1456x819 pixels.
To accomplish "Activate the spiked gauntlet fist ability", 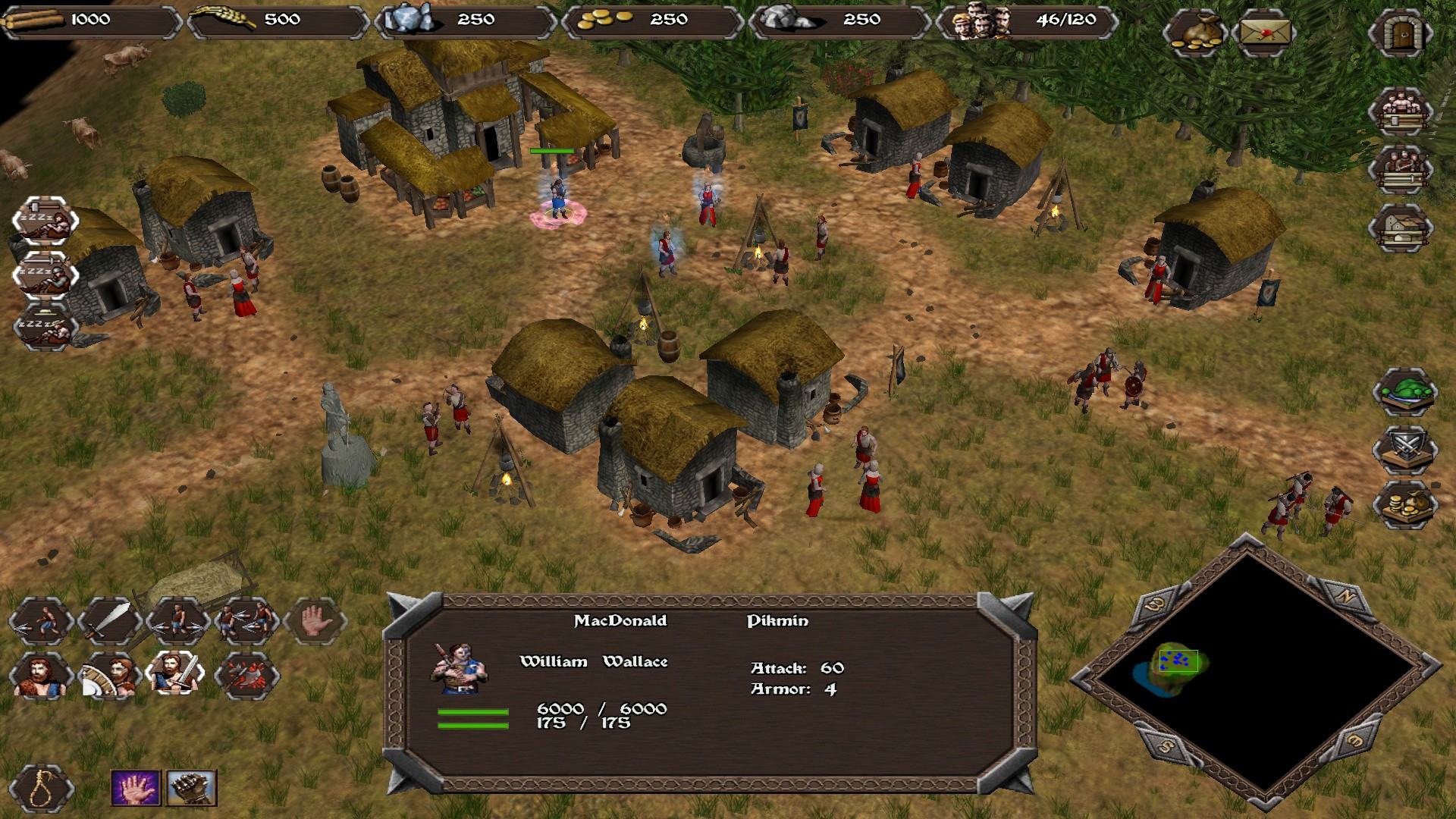I will click(191, 789).
